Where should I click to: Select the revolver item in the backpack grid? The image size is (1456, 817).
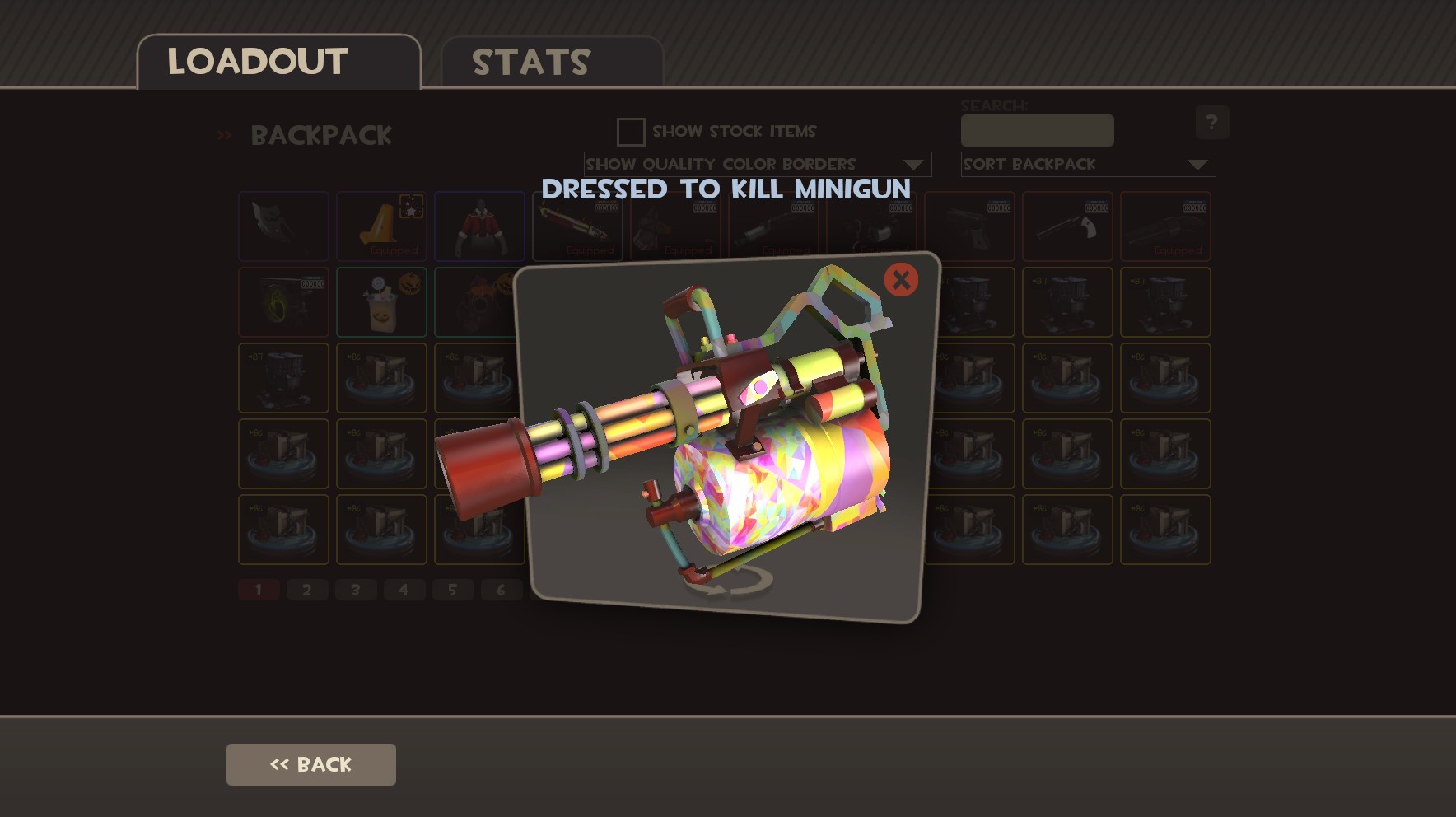tap(1067, 226)
